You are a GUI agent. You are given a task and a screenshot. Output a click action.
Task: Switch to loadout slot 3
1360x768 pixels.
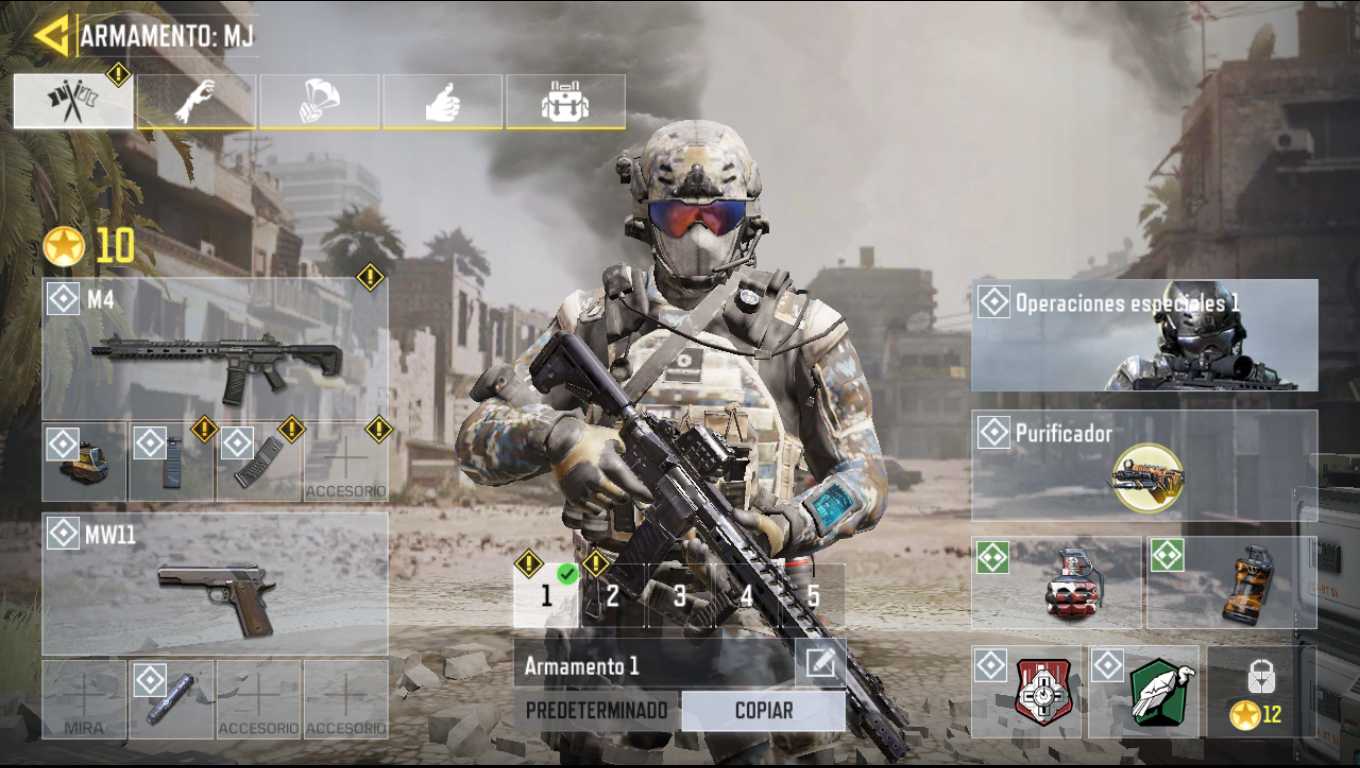point(680,597)
